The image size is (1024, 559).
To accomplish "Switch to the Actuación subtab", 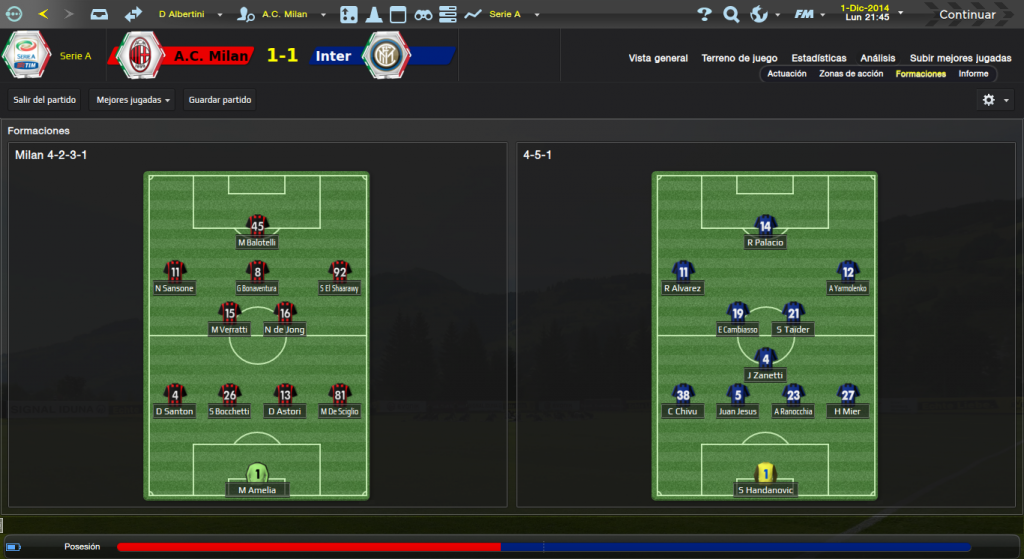I will (787, 74).
